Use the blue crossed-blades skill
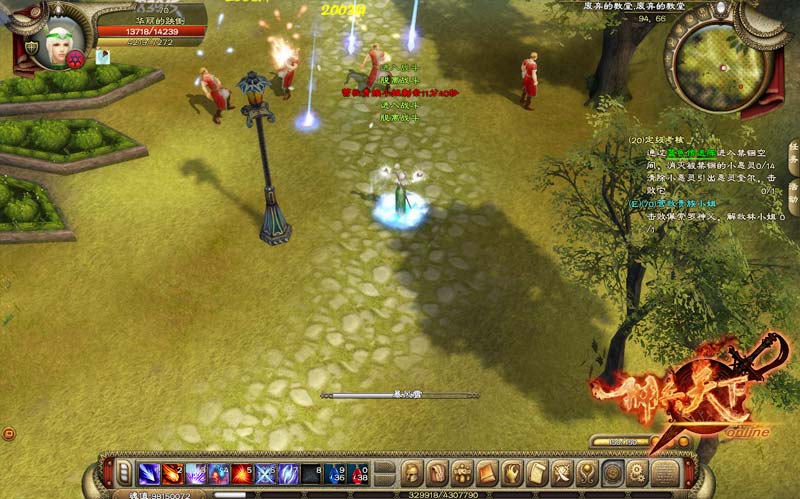This screenshot has width=800, height=499. pyautogui.click(x=265, y=474)
